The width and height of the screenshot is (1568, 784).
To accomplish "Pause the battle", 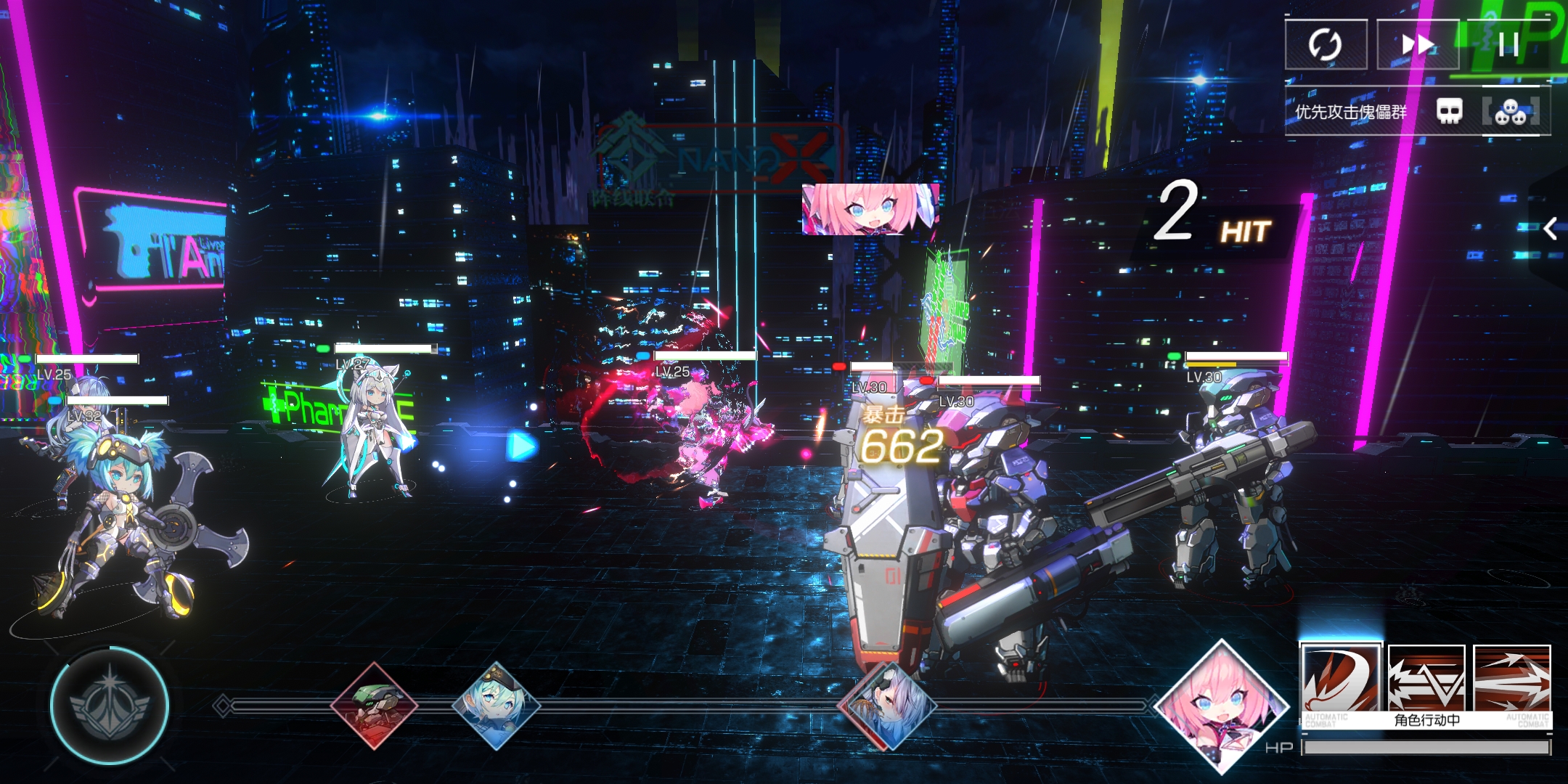I will (1508, 45).
